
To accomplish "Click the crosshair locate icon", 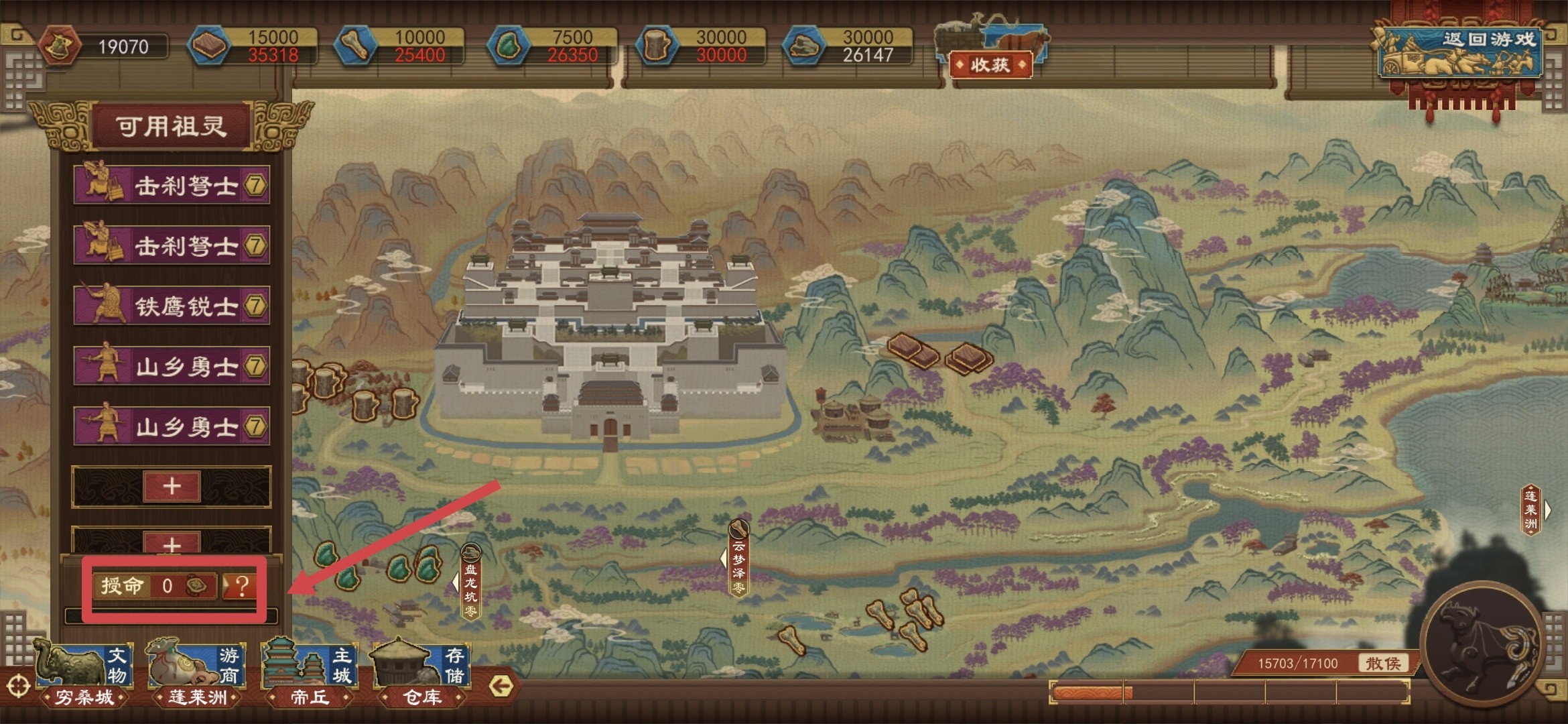I will (x=18, y=686).
